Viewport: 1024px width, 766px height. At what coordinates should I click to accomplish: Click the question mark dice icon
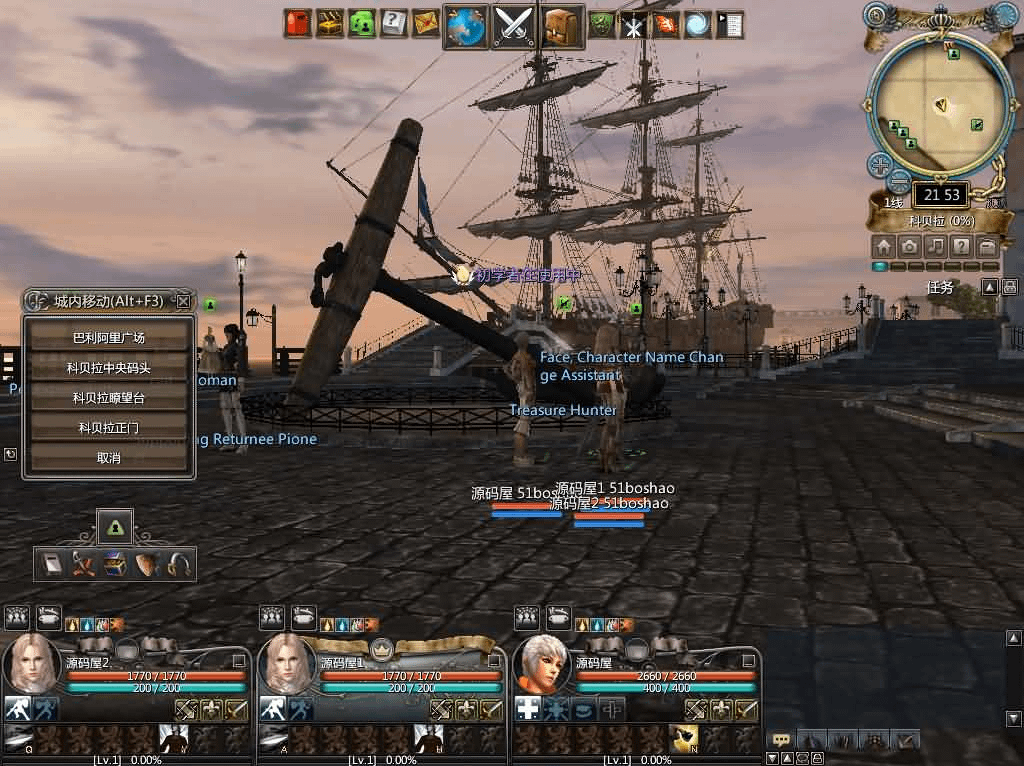pyautogui.click(x=394, y=23)
